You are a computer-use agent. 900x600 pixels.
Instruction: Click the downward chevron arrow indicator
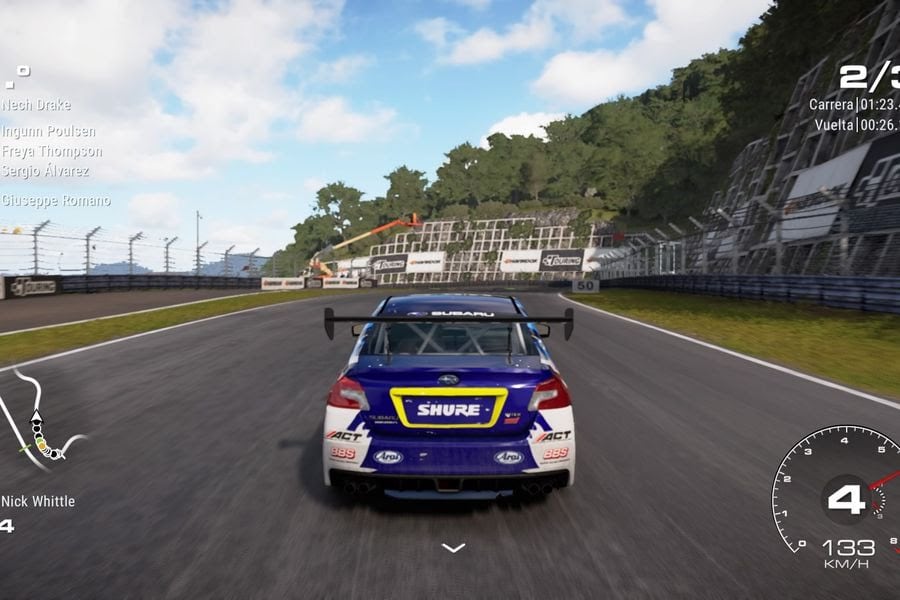(x=453, y=547)
